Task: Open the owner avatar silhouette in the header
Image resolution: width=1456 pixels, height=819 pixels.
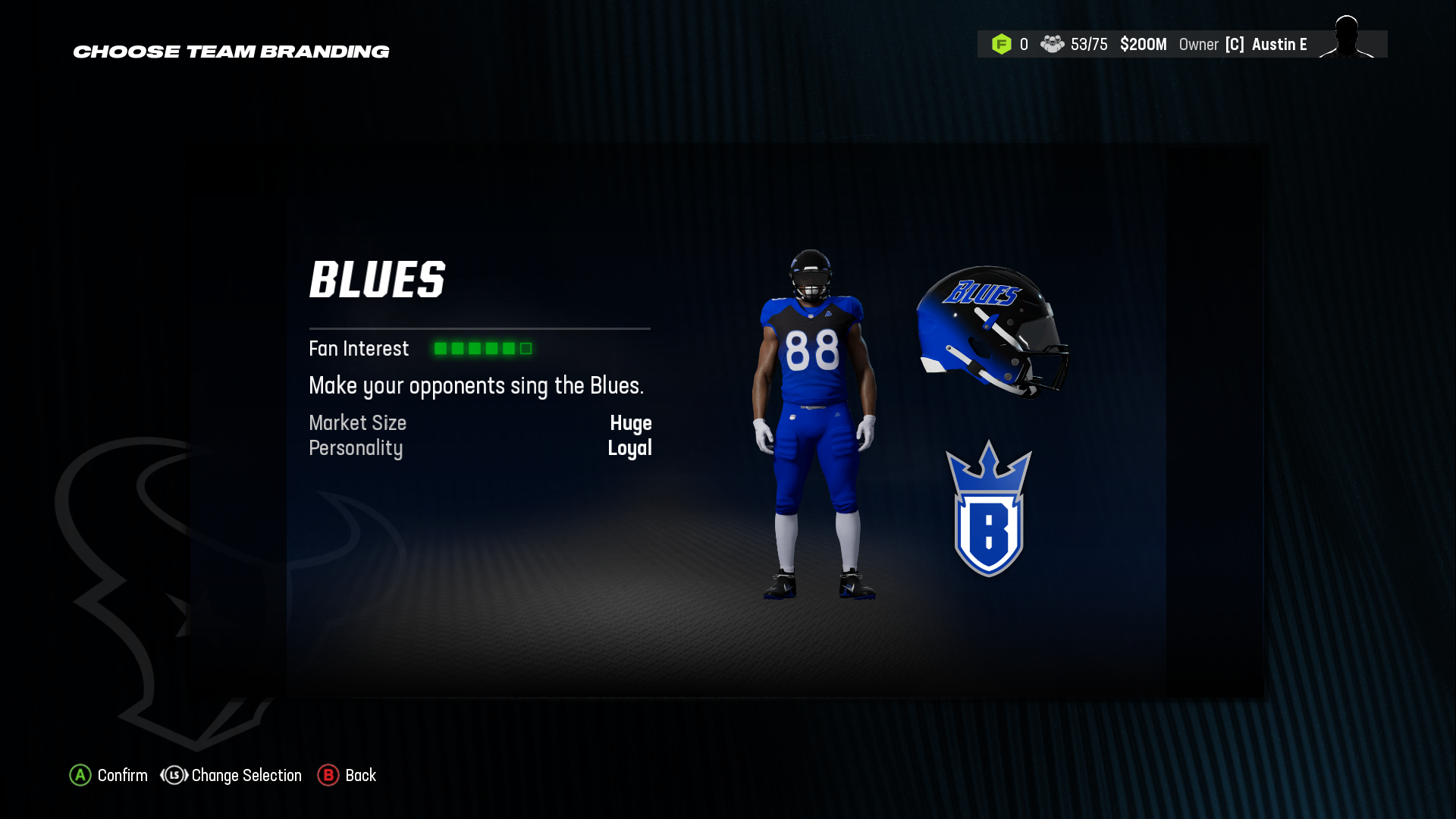Action: coord(1347,42)
